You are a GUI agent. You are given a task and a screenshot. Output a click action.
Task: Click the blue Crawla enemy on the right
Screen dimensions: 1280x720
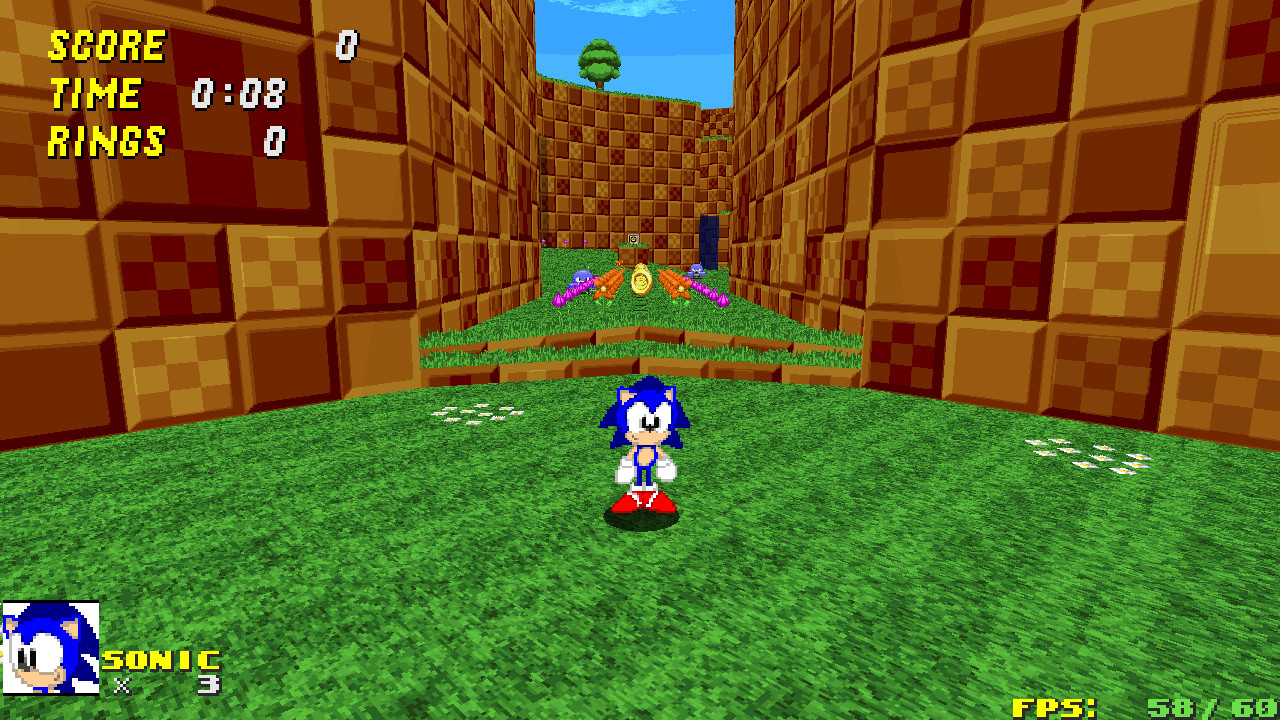point(696,272)
